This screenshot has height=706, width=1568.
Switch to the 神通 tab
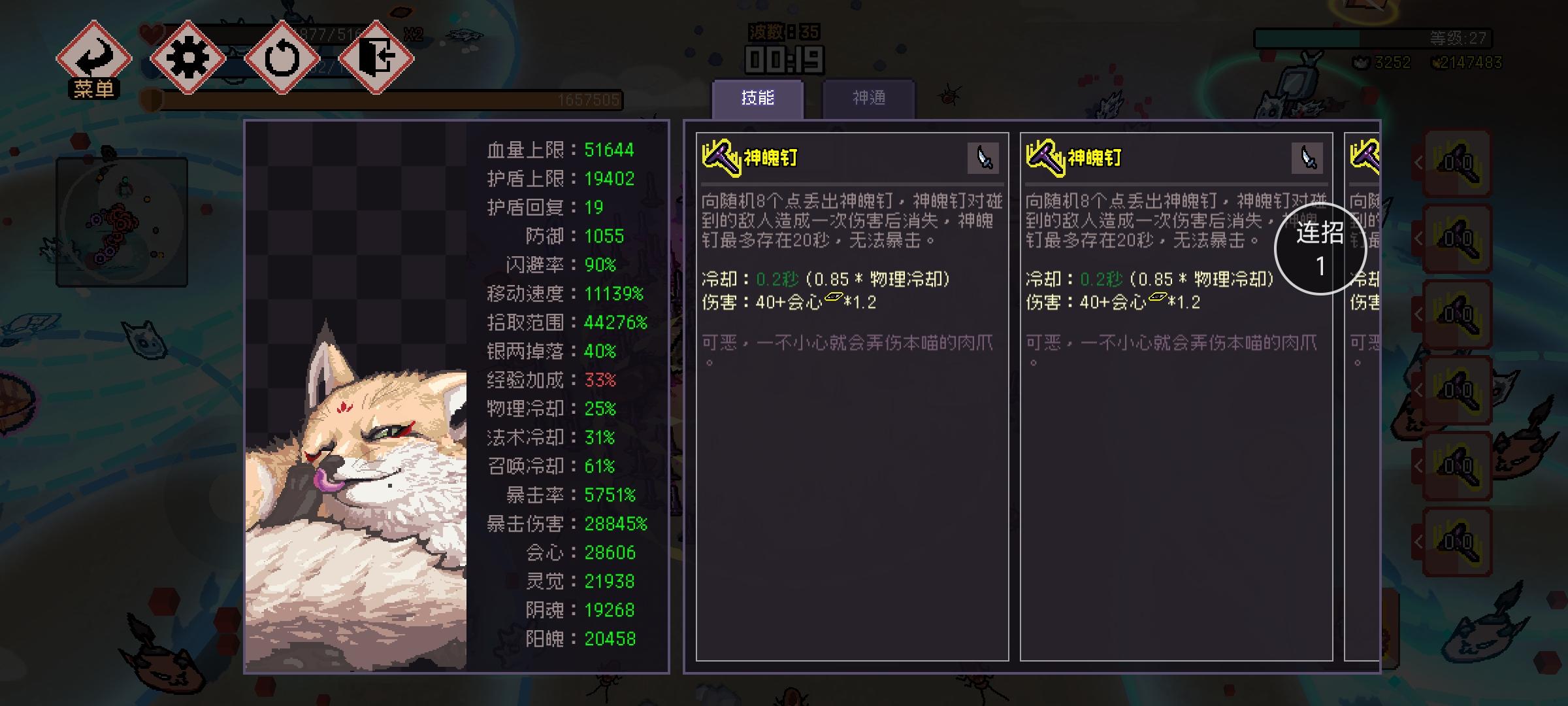(869, 96)
